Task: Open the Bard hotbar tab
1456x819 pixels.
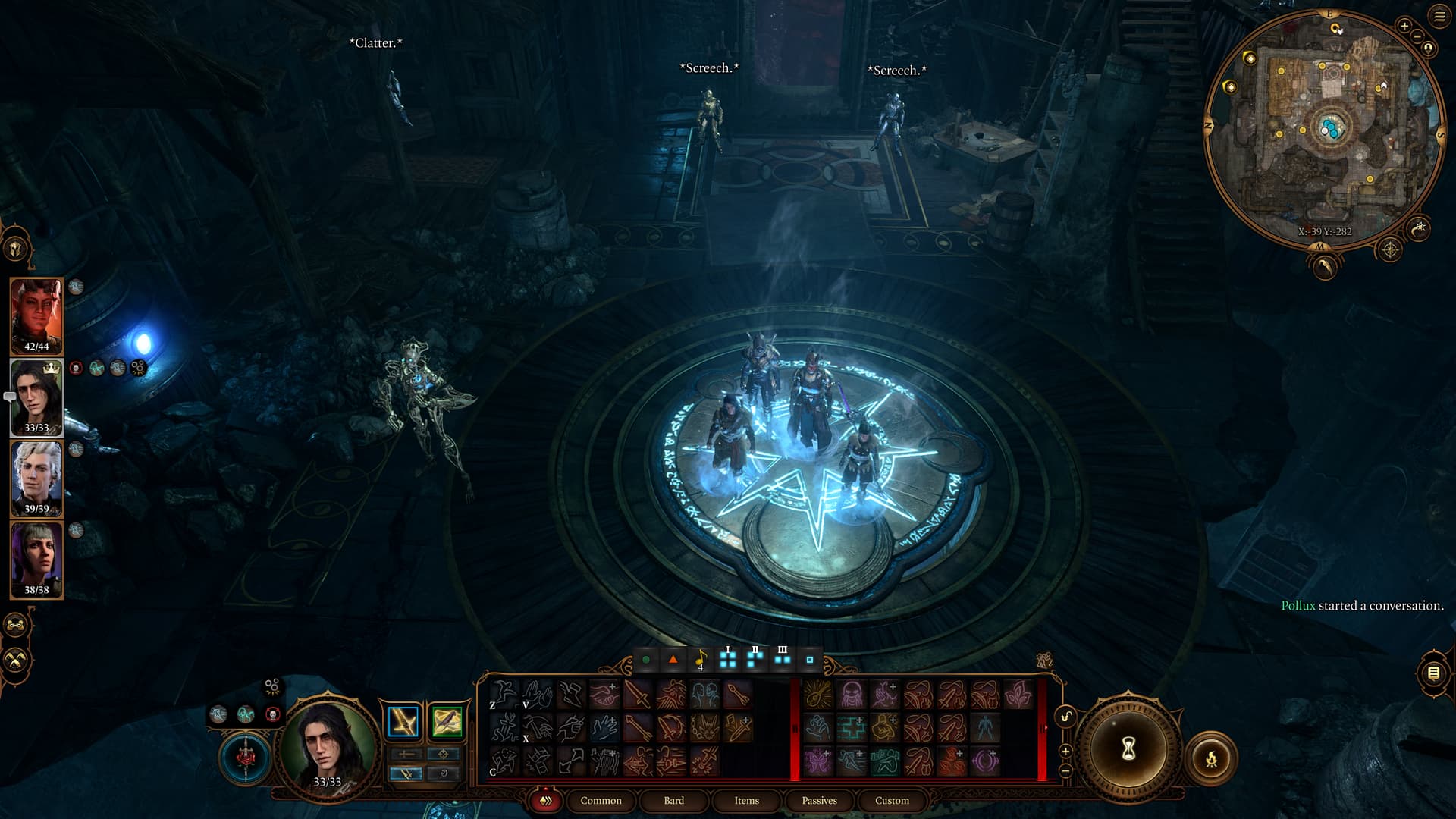Action: (673, 800)
